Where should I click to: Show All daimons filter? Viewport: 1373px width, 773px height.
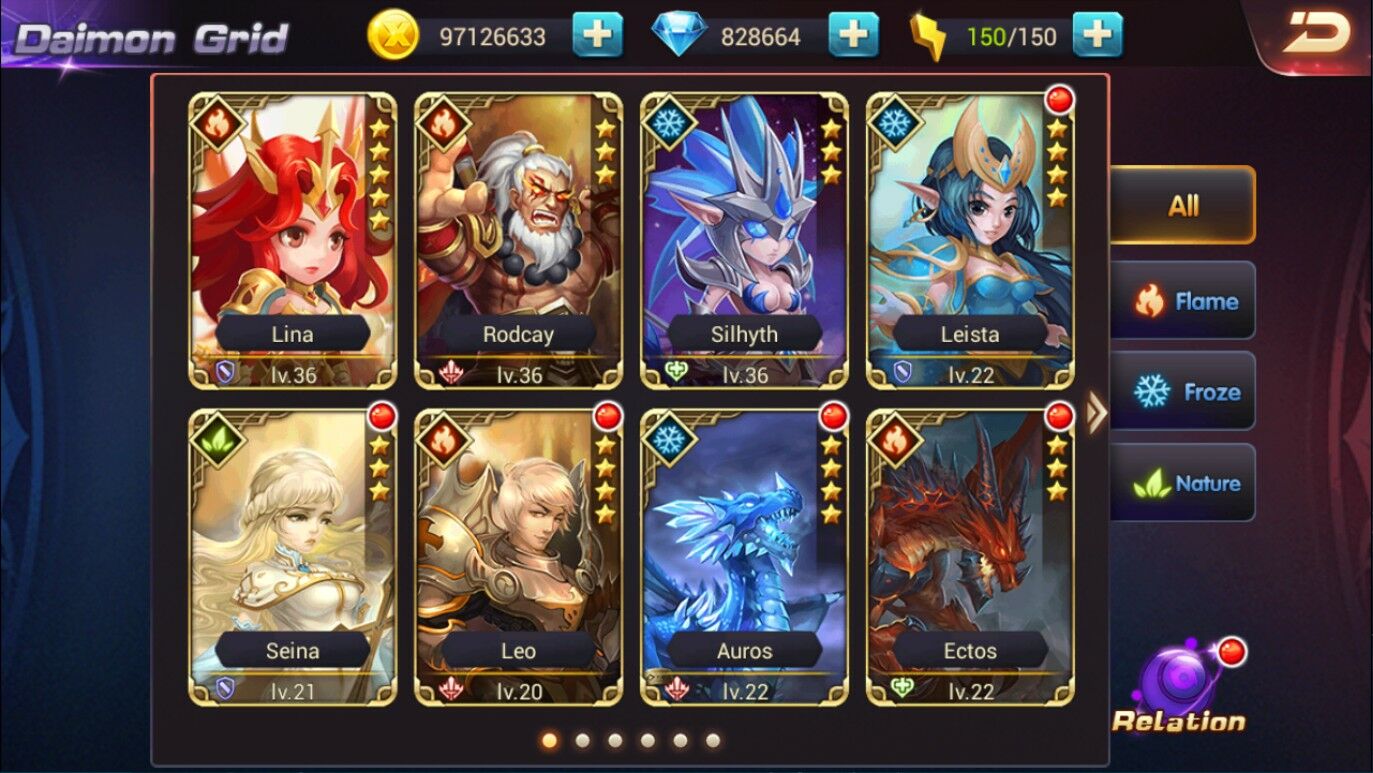click(1183, 206)
